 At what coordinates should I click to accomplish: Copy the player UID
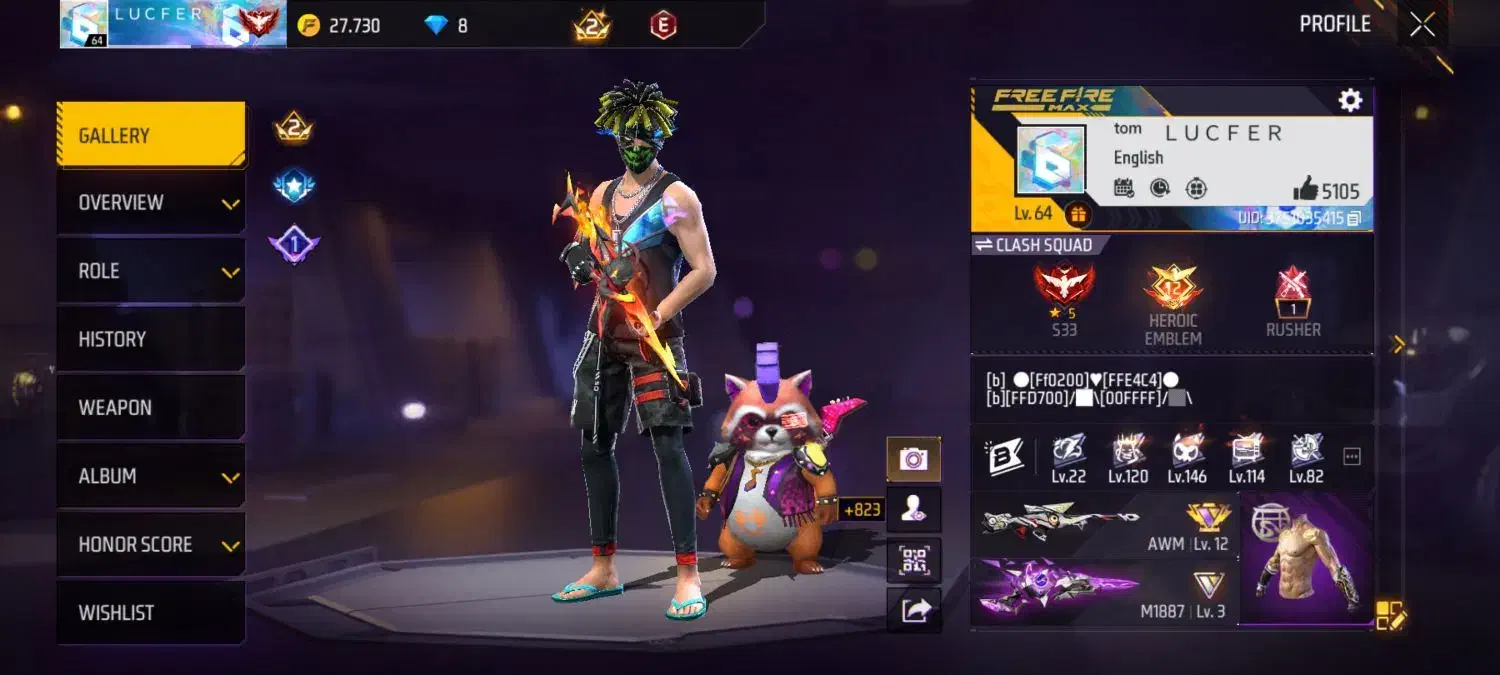1354,218
